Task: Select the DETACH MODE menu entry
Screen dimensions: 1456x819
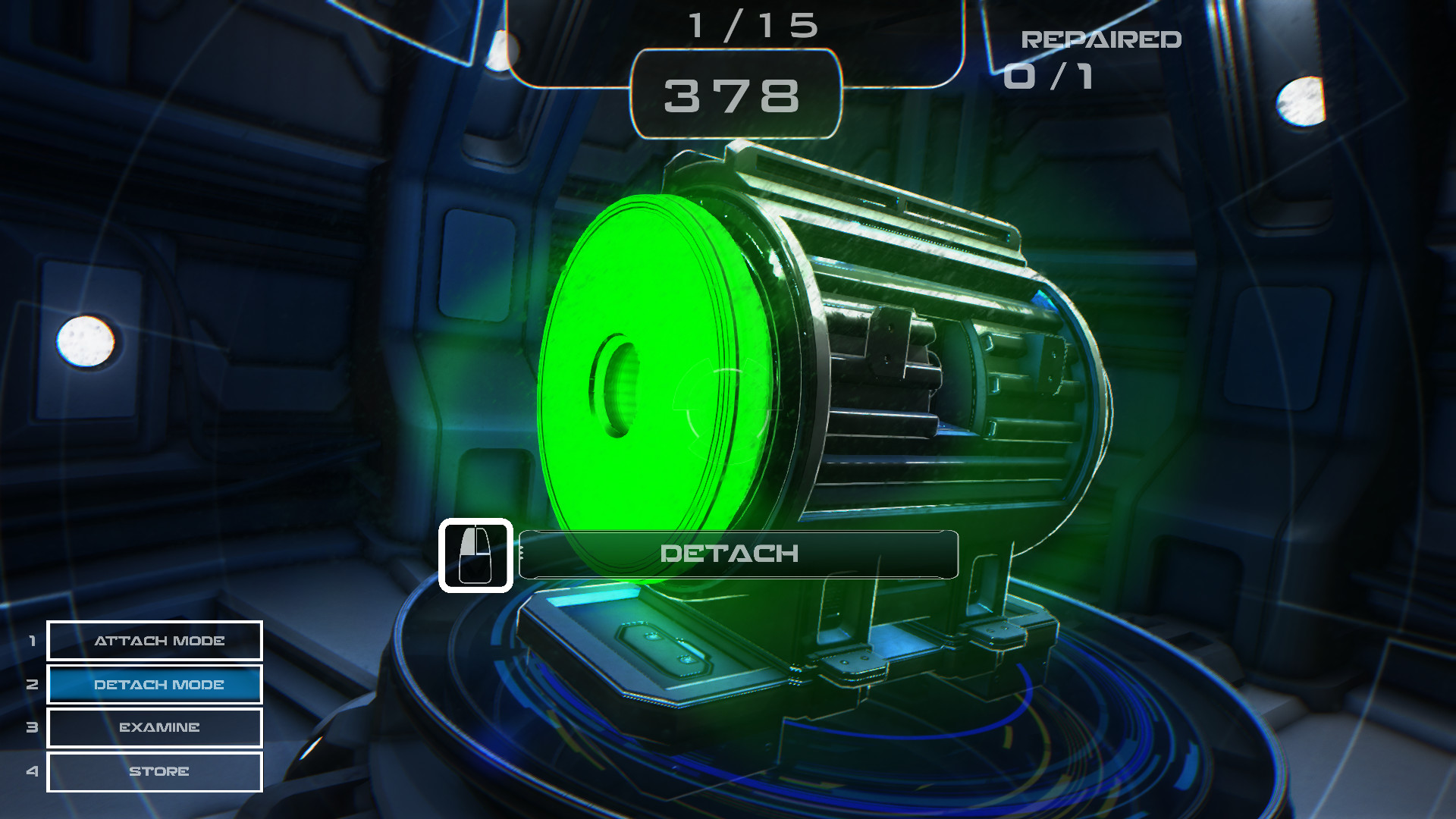Action: pos(154,684)
